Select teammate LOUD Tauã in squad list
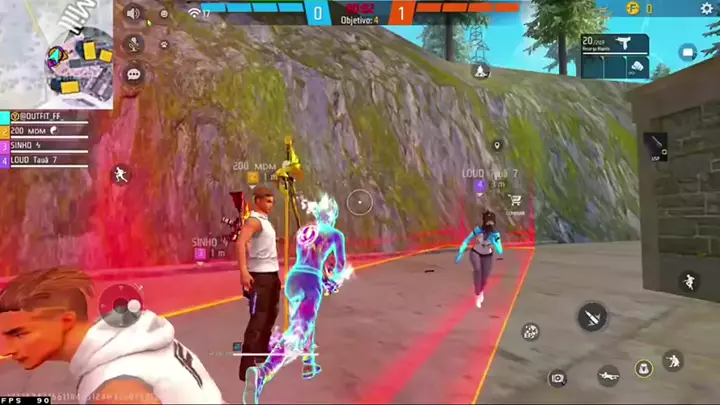Screen dimensions: 720x405 [x=35, y=159]
